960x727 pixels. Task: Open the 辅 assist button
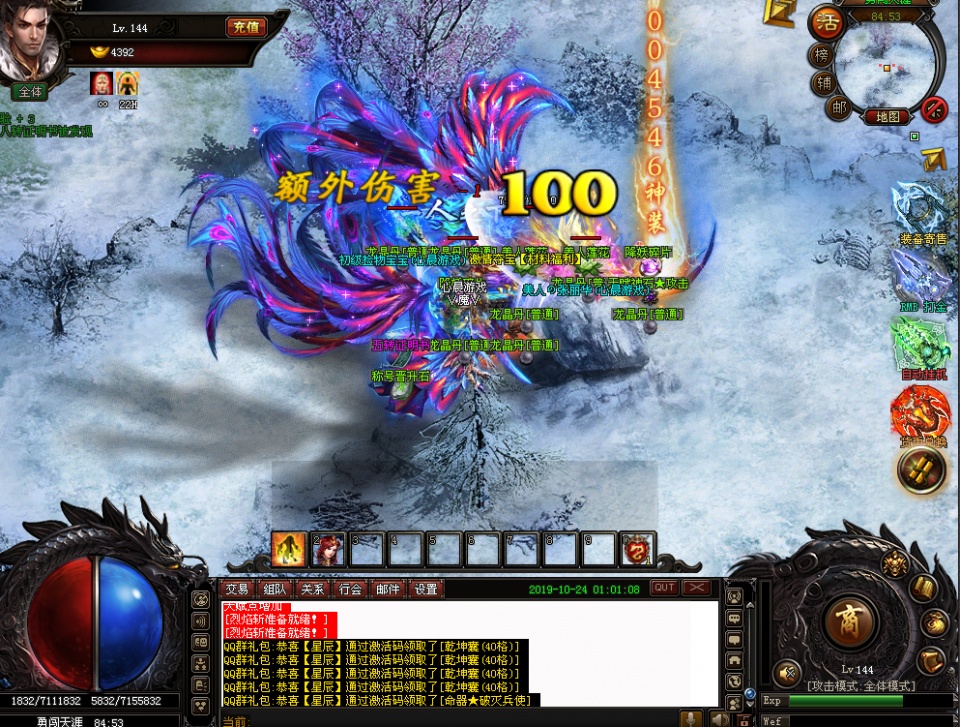point(824,81)
